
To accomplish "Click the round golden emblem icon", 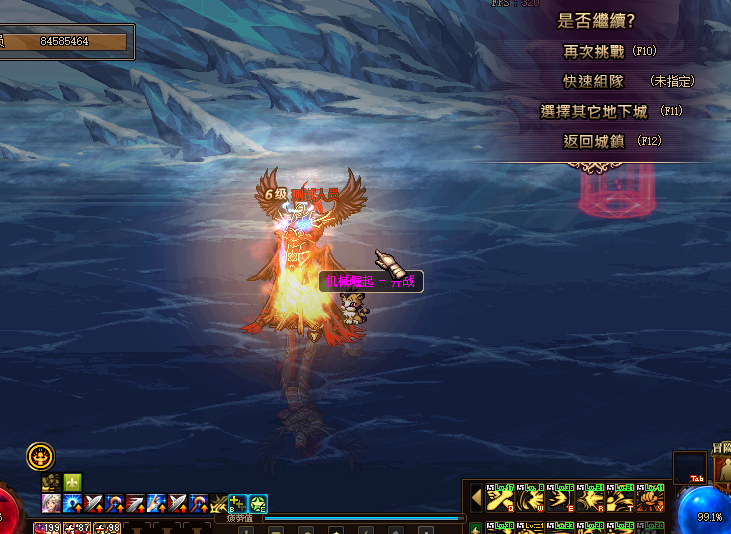I will tap(40, 457).
